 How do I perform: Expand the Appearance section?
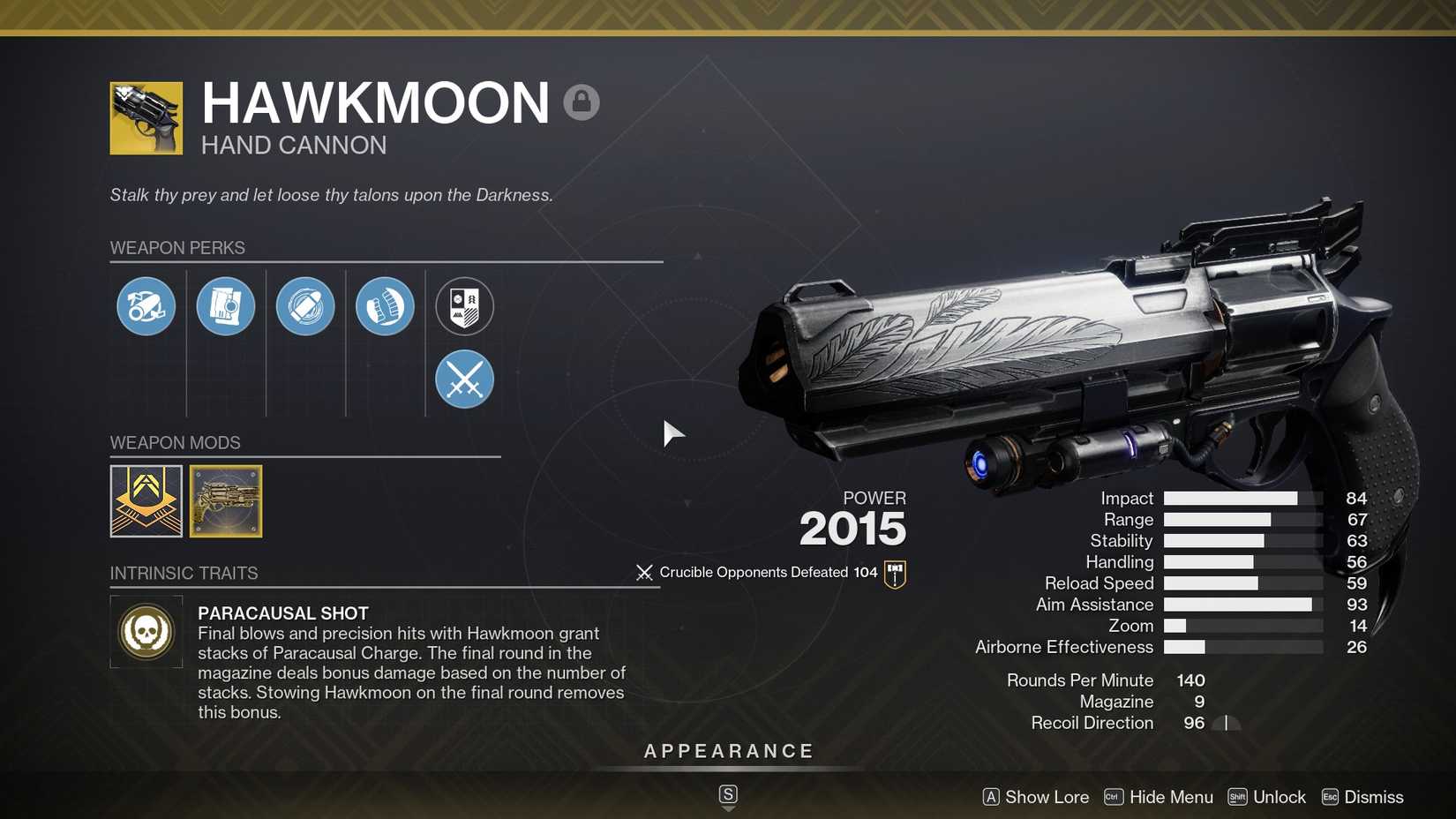click(728, 751)
